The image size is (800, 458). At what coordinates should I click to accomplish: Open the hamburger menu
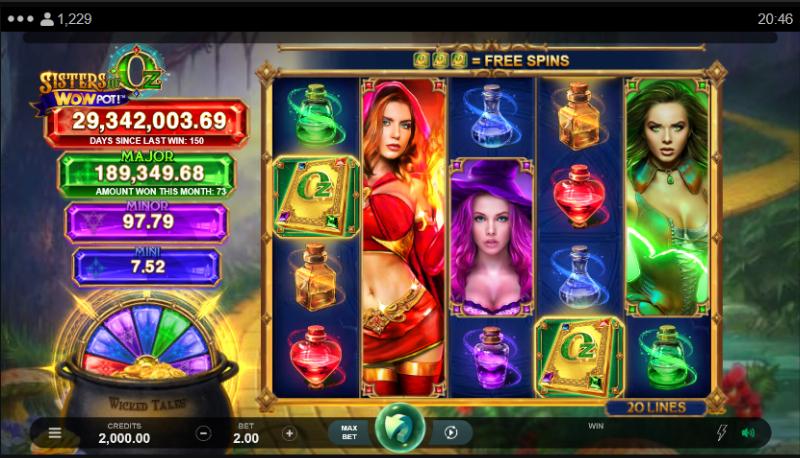point(54,433)
